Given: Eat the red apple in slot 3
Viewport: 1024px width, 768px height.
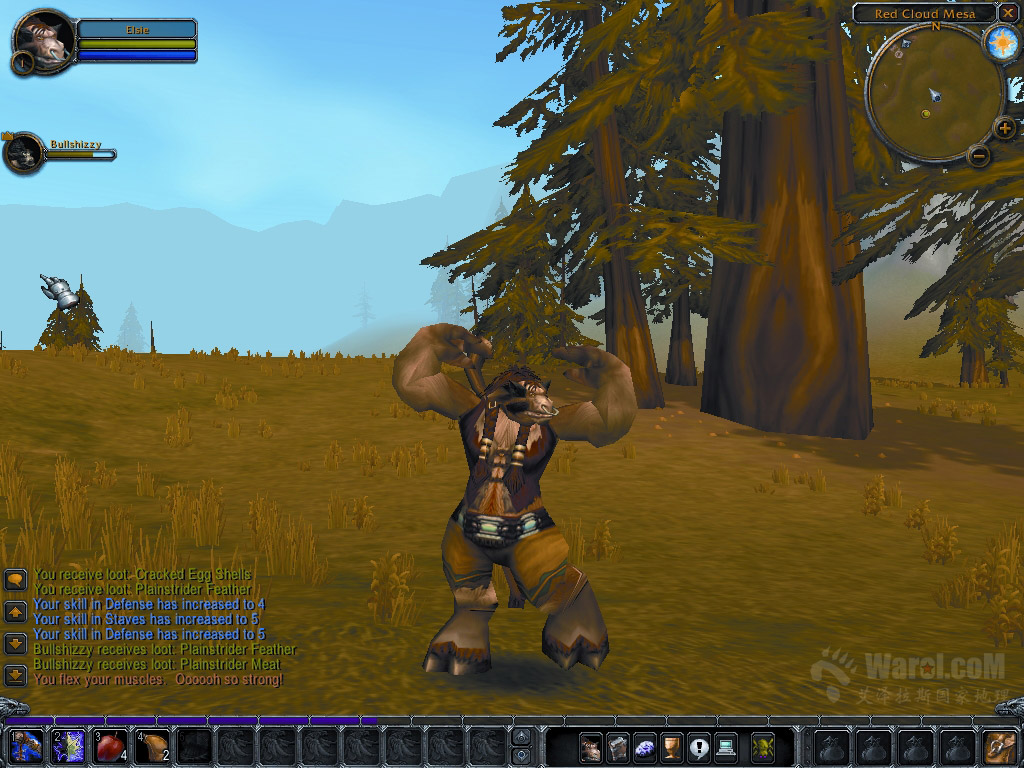Looking at the screenshot, I should pyautogui.click(x=111, y=747).
